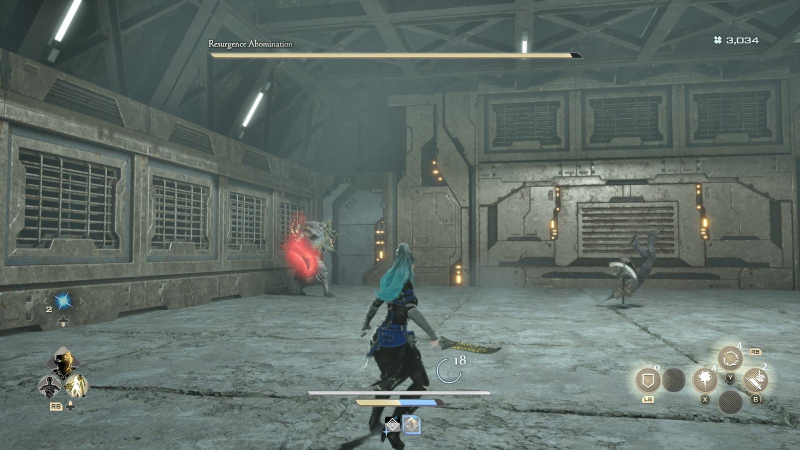This screenshot has width=800, height=450.
Task: Activate the shield-shaped skill icon
Action: tap(648, 380)
